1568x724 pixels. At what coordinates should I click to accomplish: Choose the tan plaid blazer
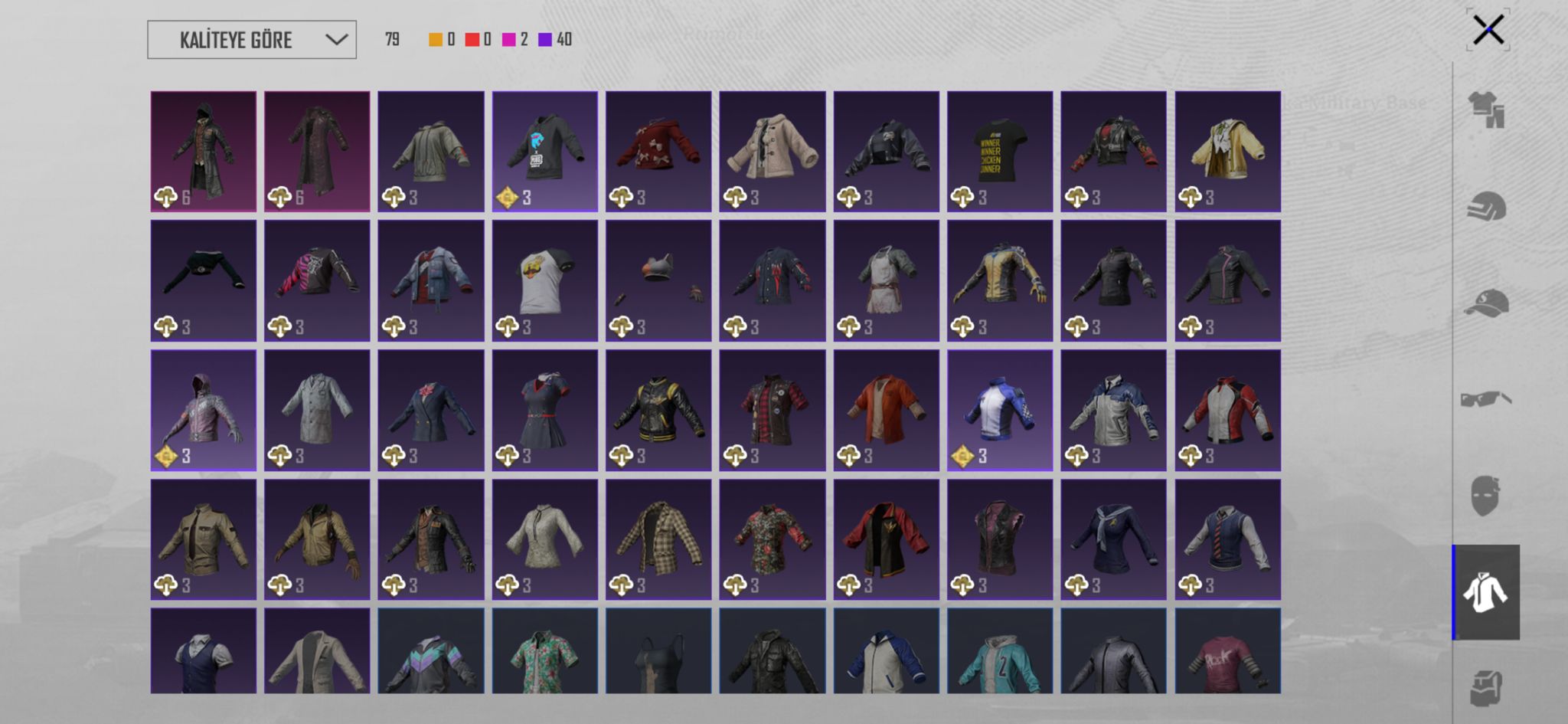point(658,539)
